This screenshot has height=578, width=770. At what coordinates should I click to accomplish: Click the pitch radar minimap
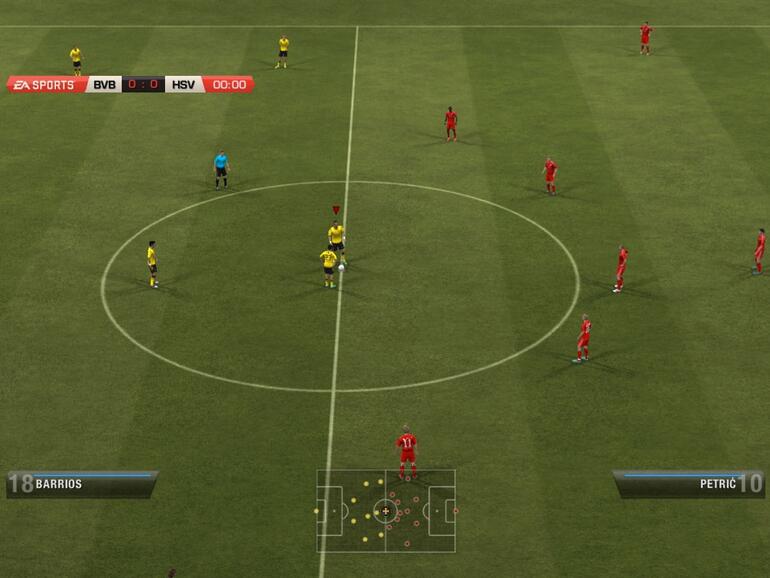tap(386, 510)
